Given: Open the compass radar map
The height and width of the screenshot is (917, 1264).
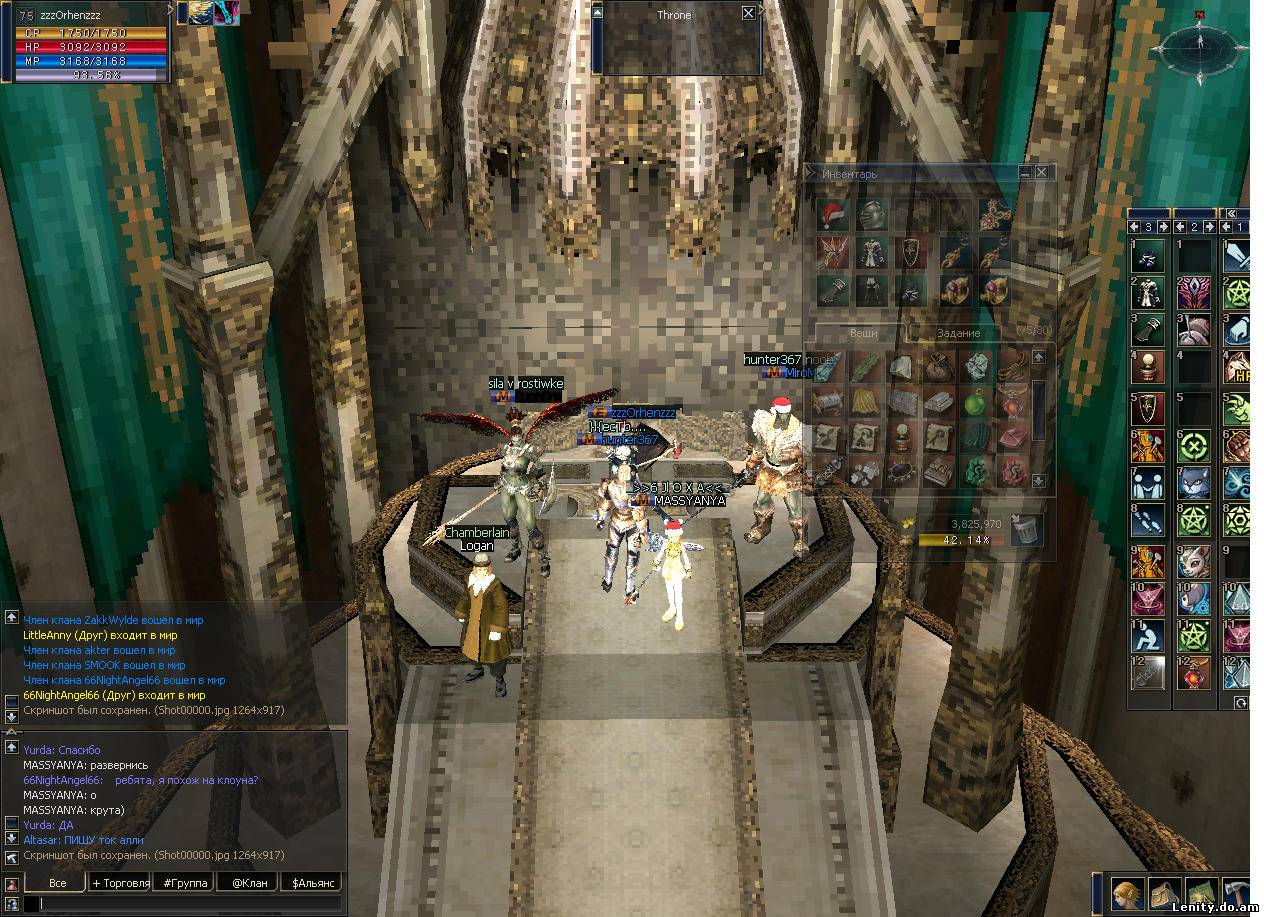Looking at the screenshot, I should (1199, 45).
